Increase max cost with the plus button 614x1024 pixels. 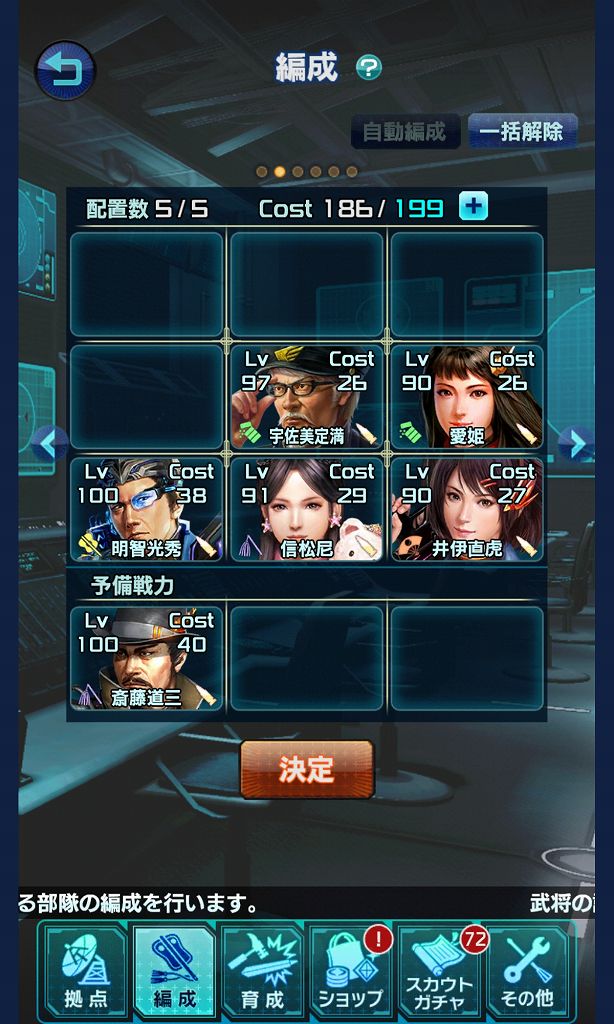click(x=473, y=206)
